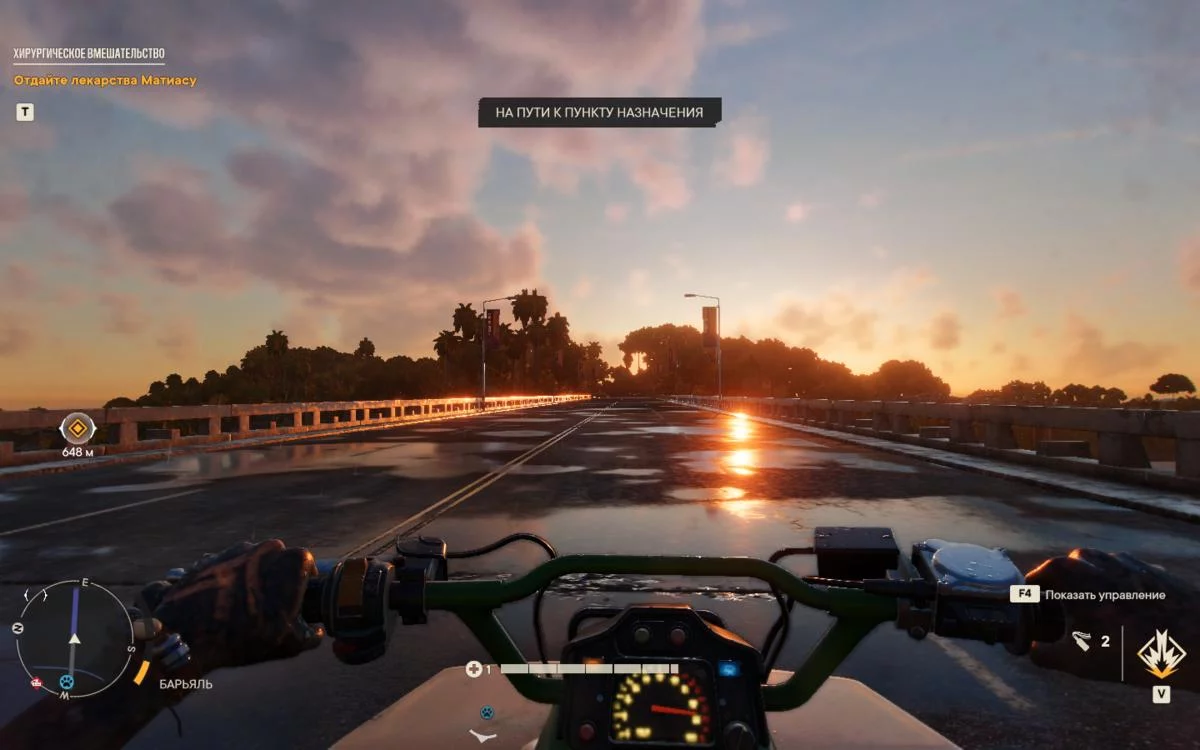Open the circular compass minimap
This screenshot has width=1200, height=750.
(x=75, y=639)
